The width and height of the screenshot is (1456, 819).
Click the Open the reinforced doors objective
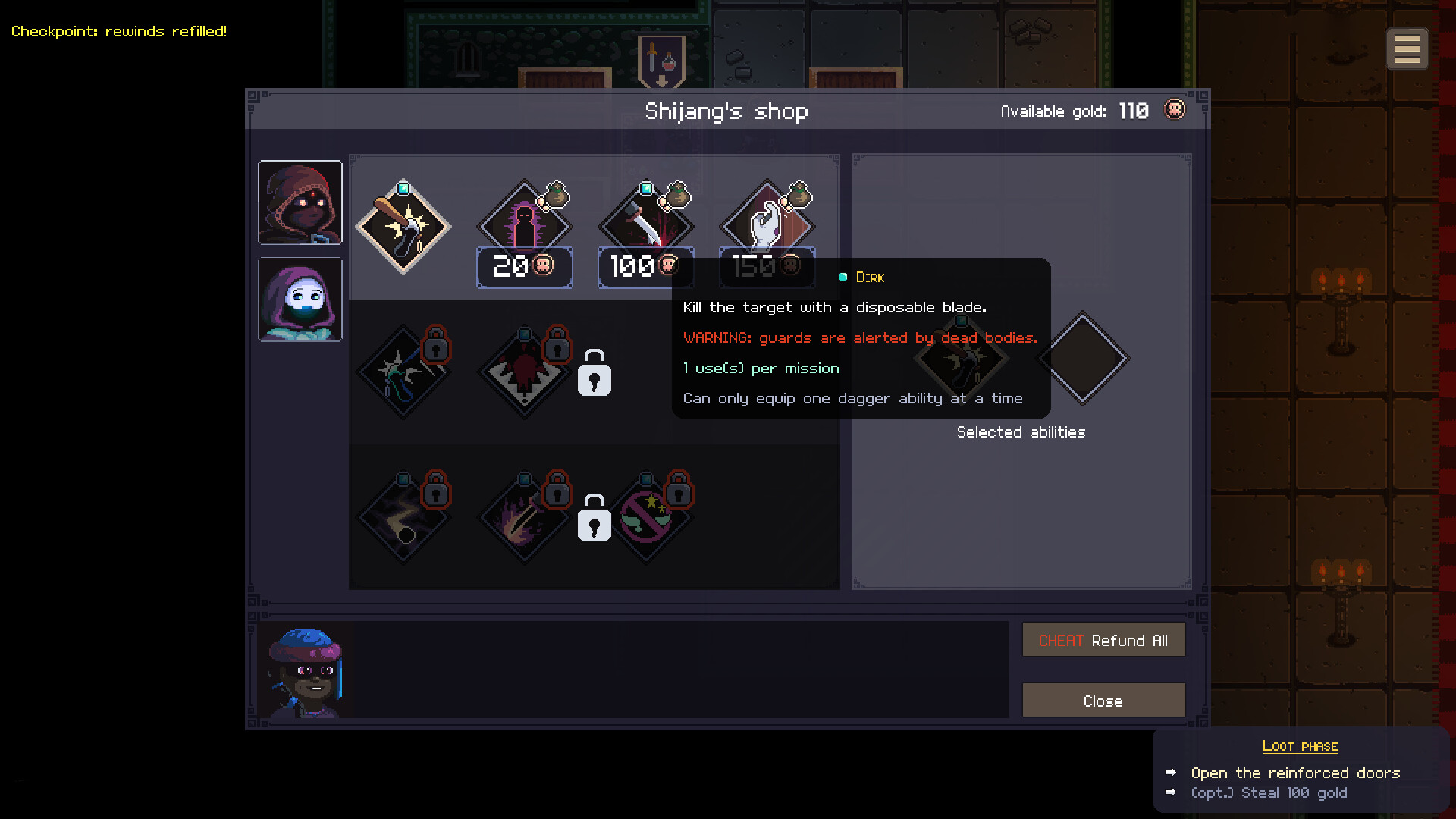pyautogui.click(x=1295, y=773)
